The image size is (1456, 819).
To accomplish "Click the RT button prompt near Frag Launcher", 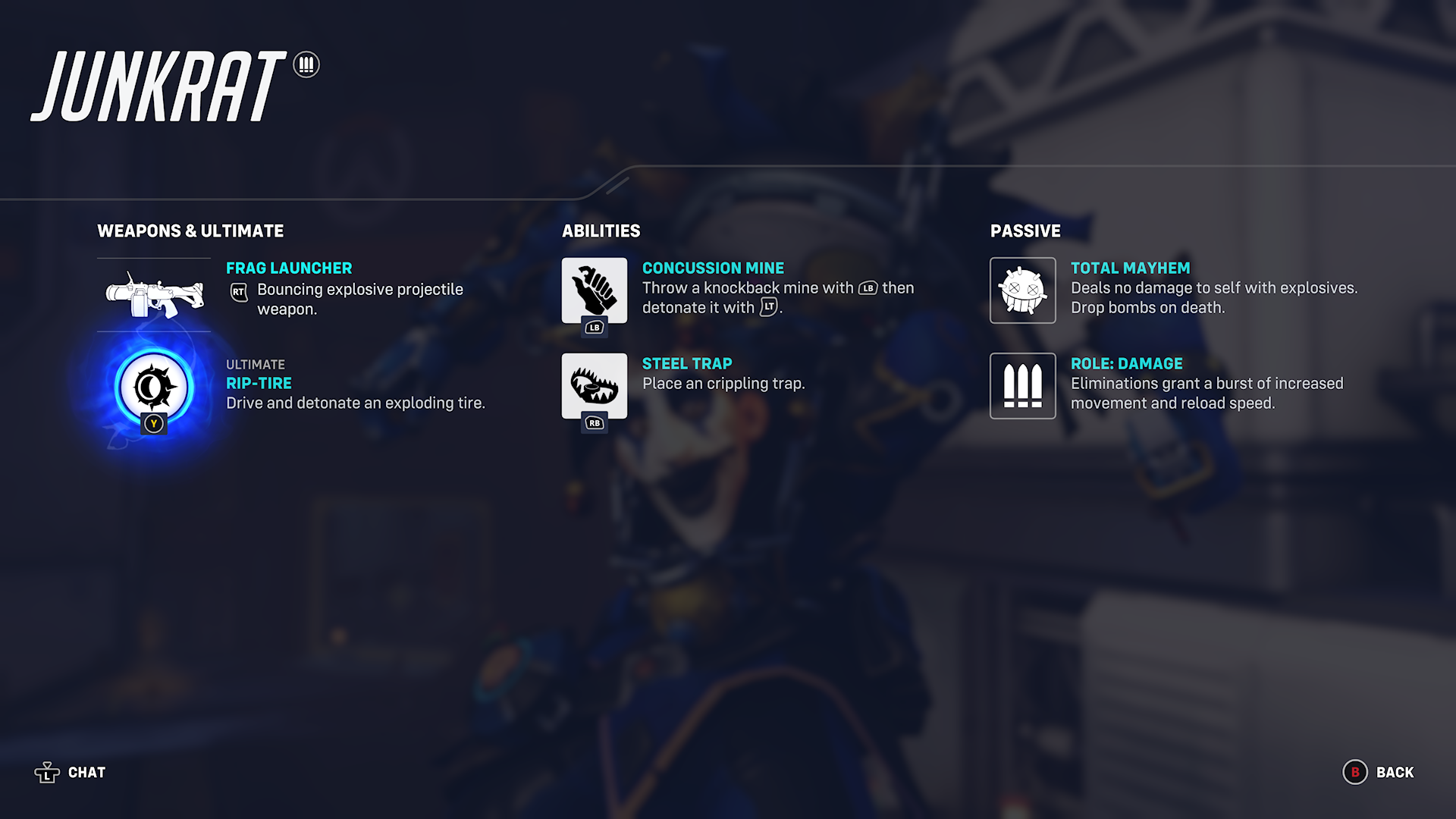I will pyautogui.click(x=240, y=292).
